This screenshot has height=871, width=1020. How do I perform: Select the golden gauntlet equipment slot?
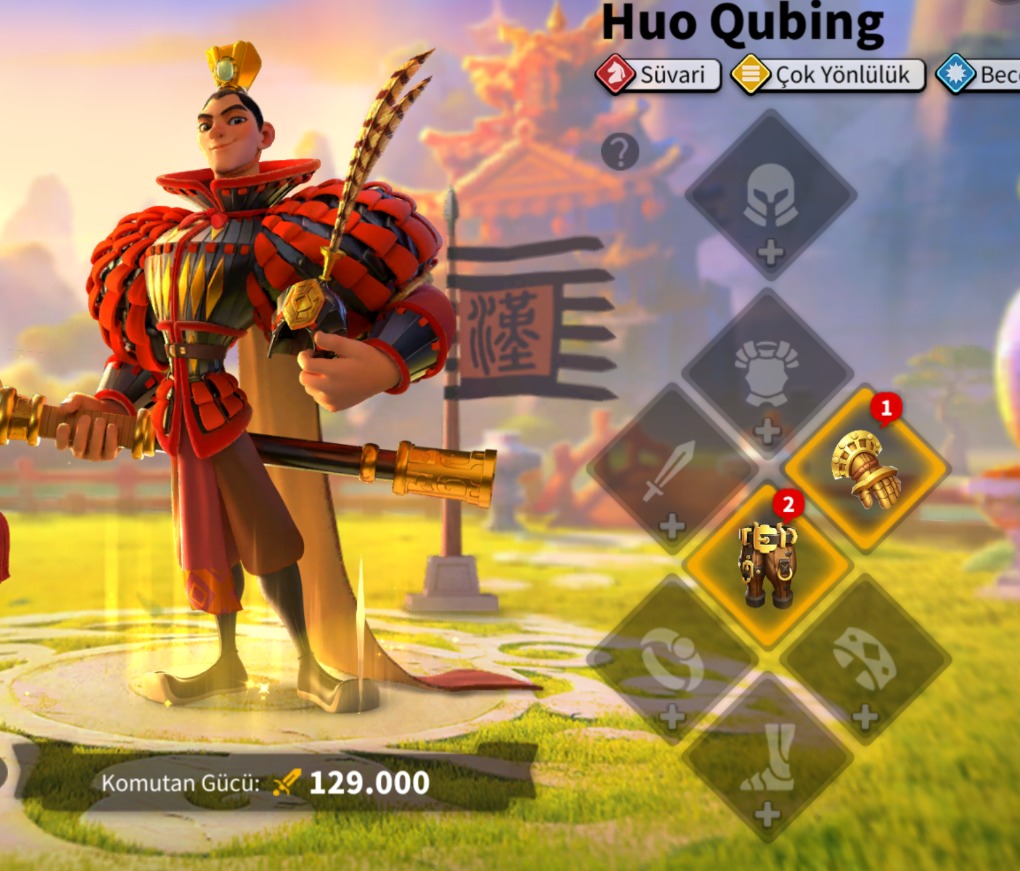click(866, 468)
